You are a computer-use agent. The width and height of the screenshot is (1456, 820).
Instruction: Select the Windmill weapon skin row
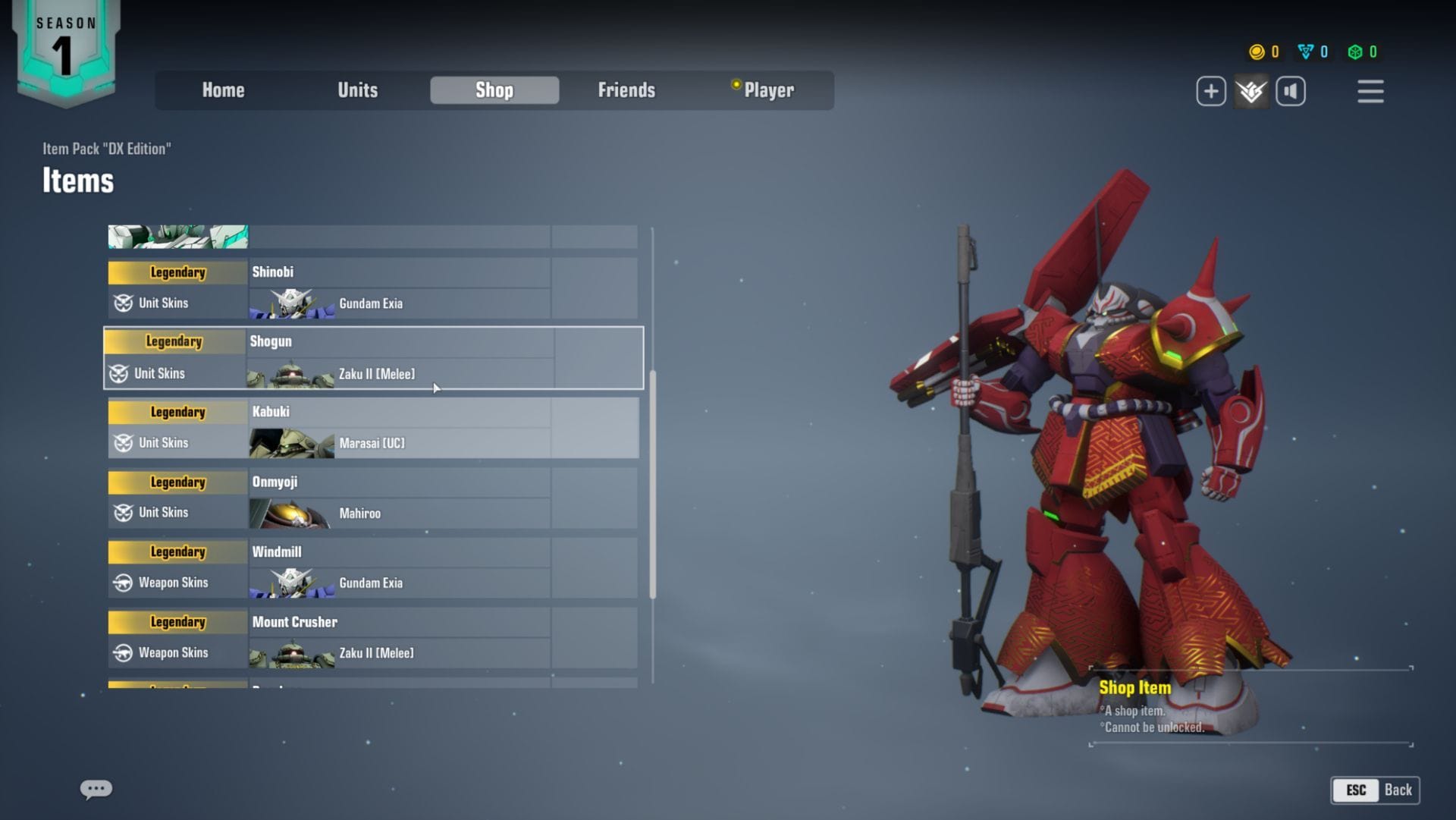[x=372, y=567]
